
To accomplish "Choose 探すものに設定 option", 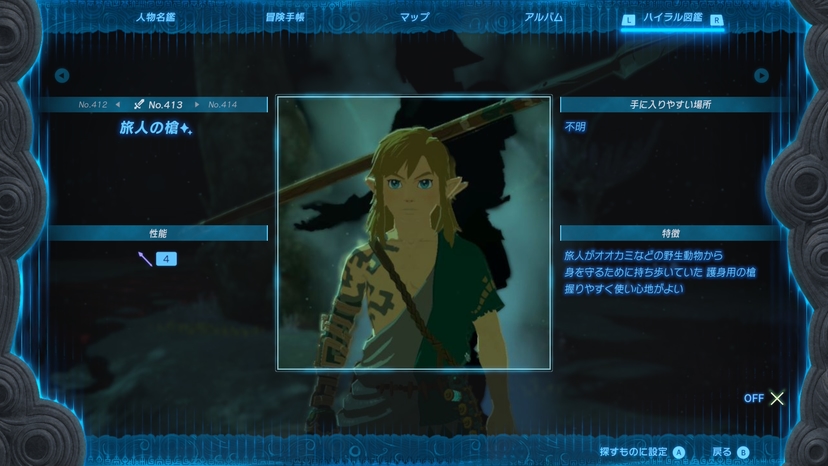I will pyautogui.click(x=641, y=452).
